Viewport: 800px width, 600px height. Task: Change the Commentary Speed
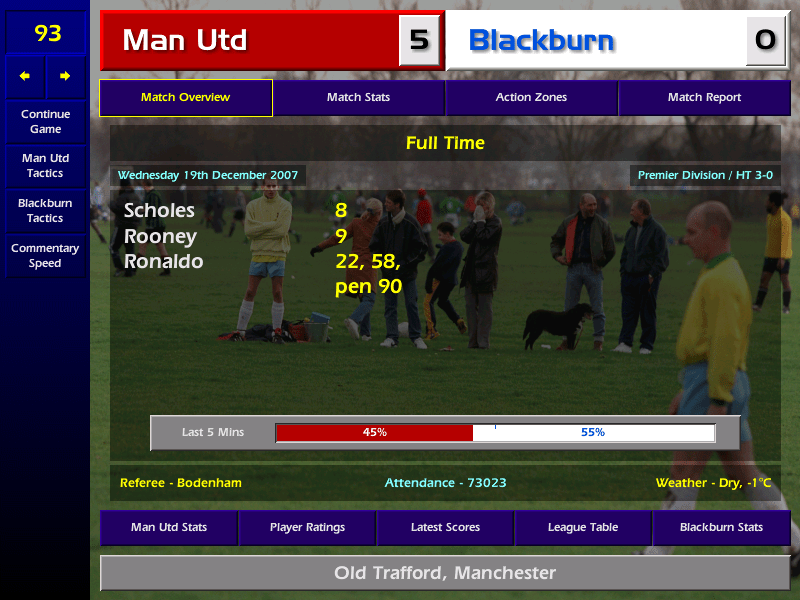click(x=45, y=256)
